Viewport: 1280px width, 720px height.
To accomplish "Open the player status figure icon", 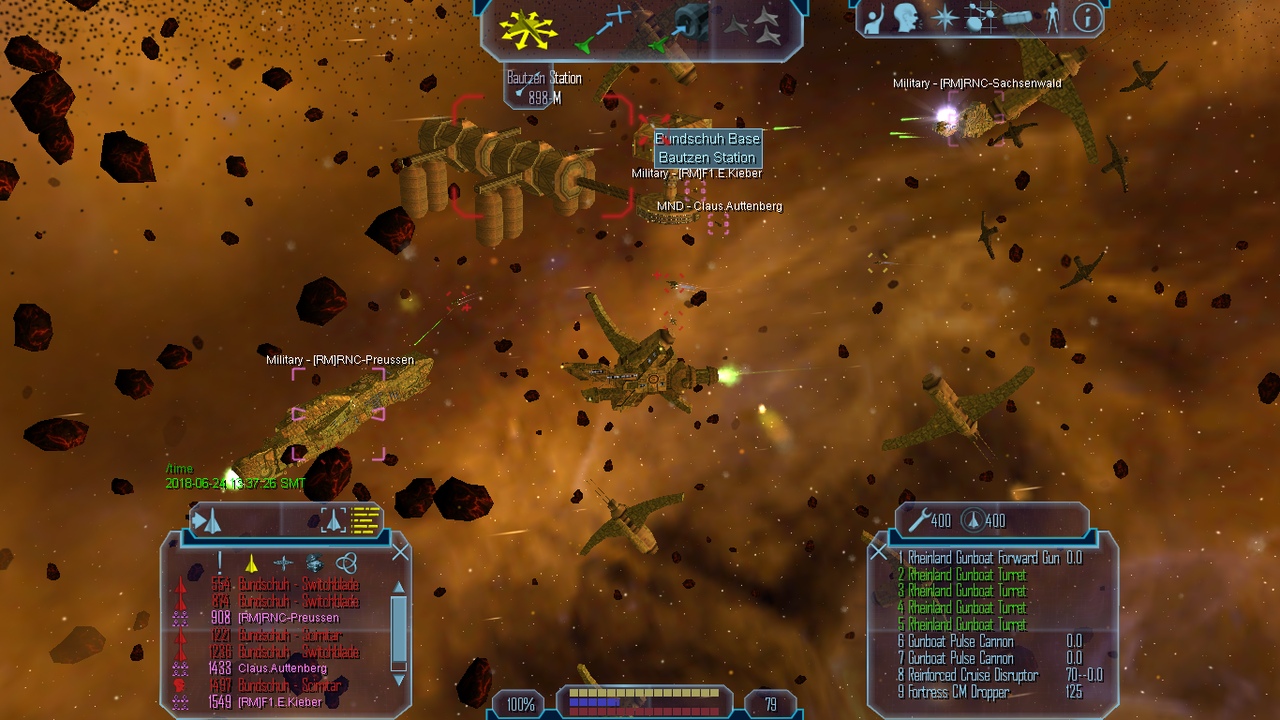I will (x=1052, y=17).
